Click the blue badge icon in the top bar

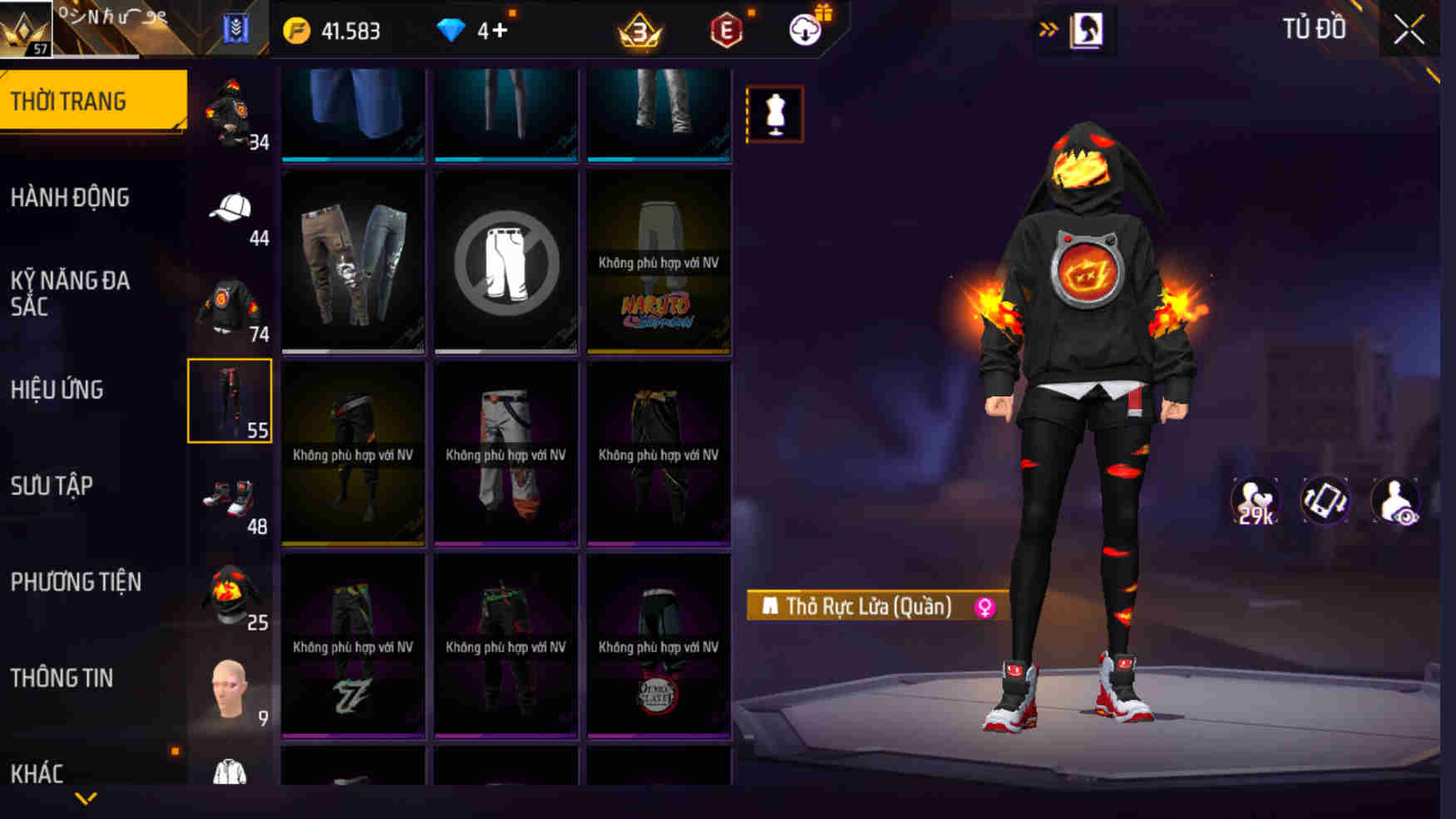234,27
